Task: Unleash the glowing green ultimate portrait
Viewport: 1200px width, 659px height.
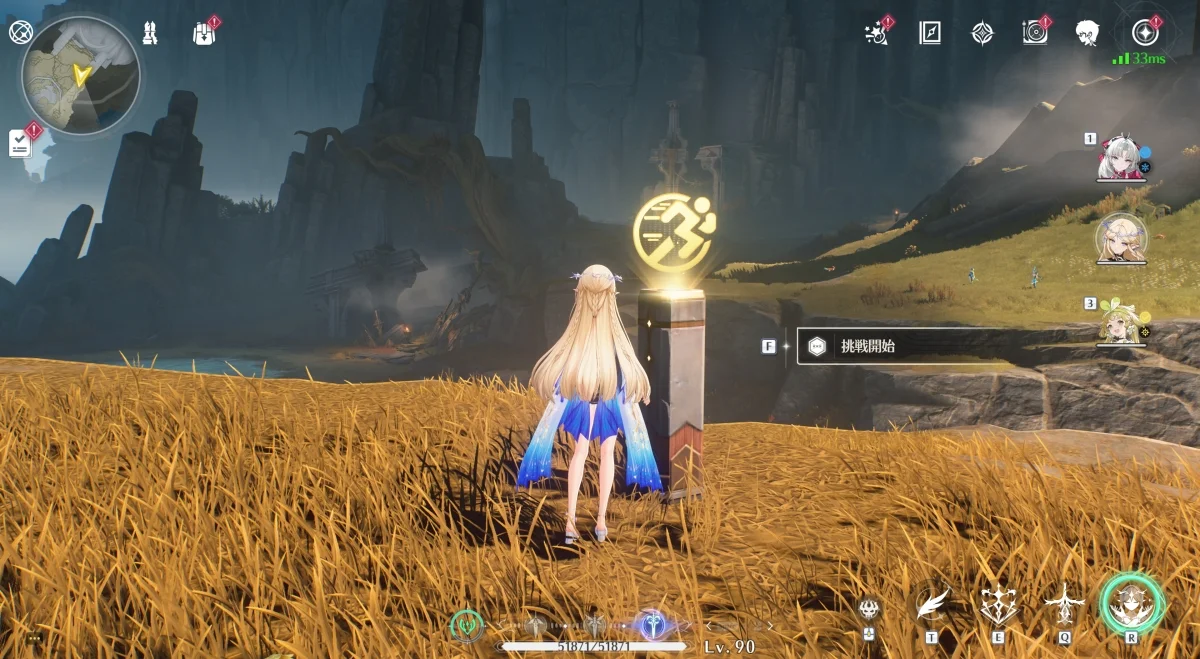Action: (1132, 603)
